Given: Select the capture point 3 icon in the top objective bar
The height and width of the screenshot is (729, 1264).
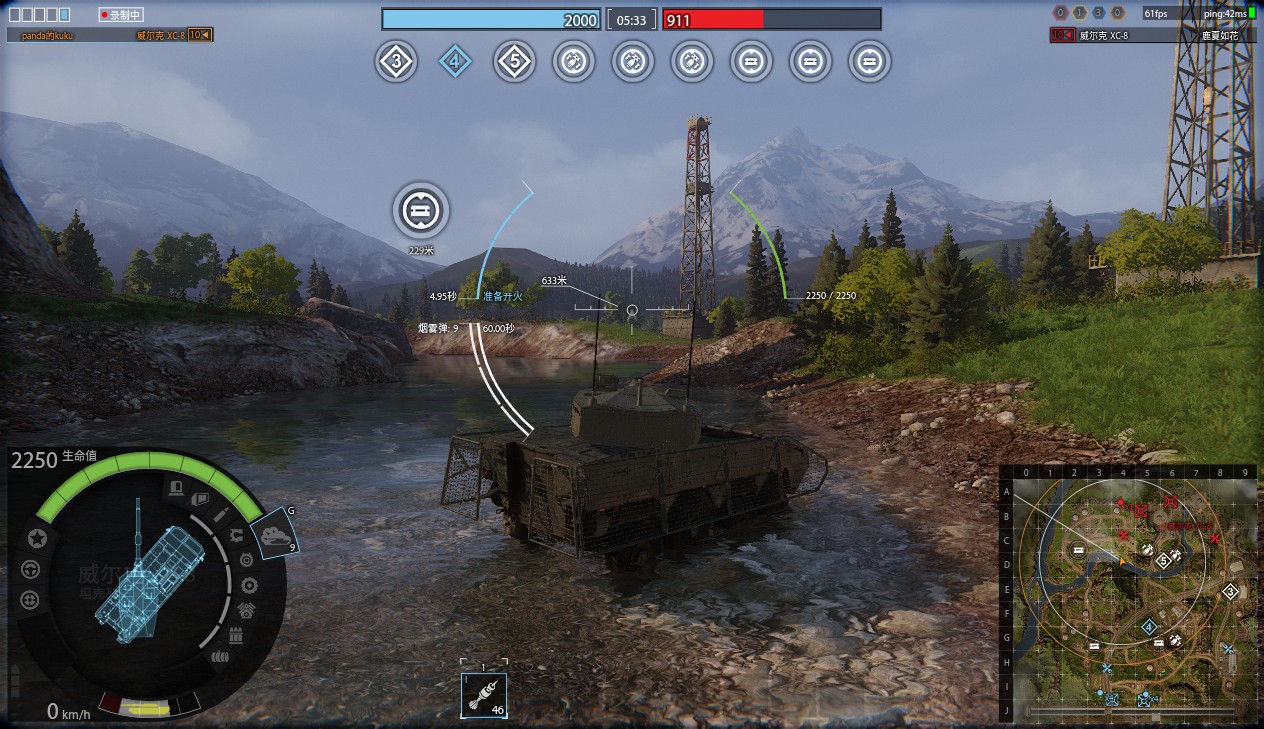Looking at the screenshot, I should click(x=396, y=62).
